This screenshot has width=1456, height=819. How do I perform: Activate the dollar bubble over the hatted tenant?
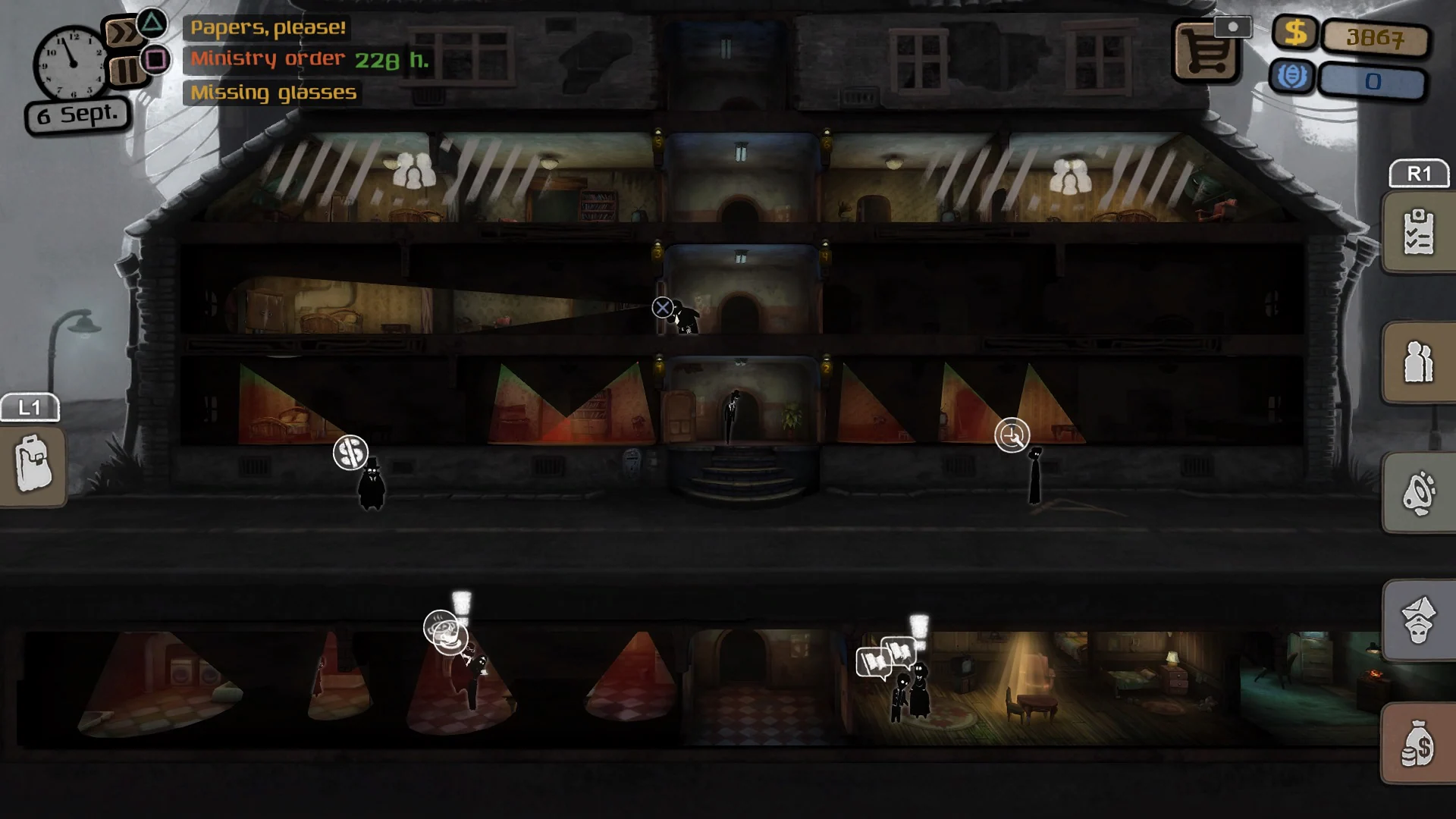coord(351,451)
